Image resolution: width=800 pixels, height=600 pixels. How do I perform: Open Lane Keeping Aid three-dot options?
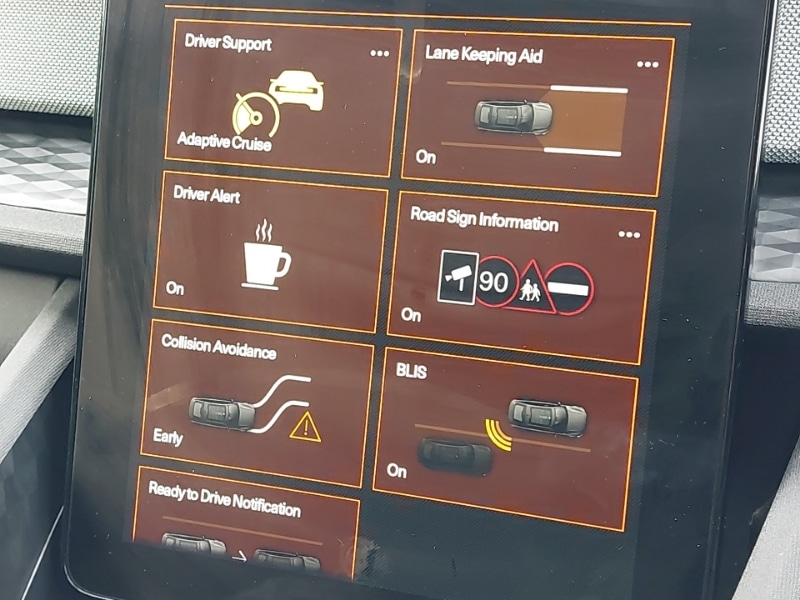pos(647,65)
